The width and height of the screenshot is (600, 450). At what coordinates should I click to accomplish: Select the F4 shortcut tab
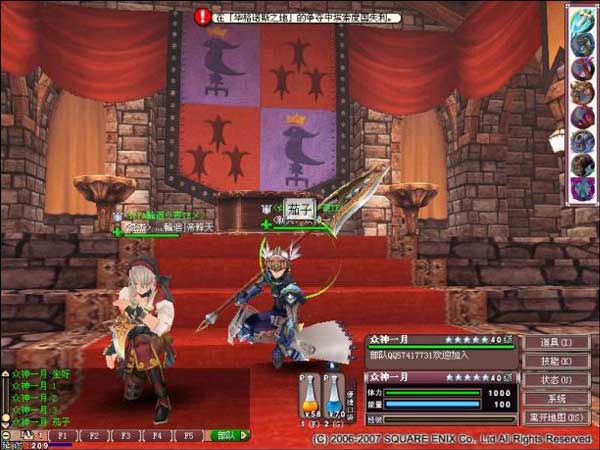point(157,436)
